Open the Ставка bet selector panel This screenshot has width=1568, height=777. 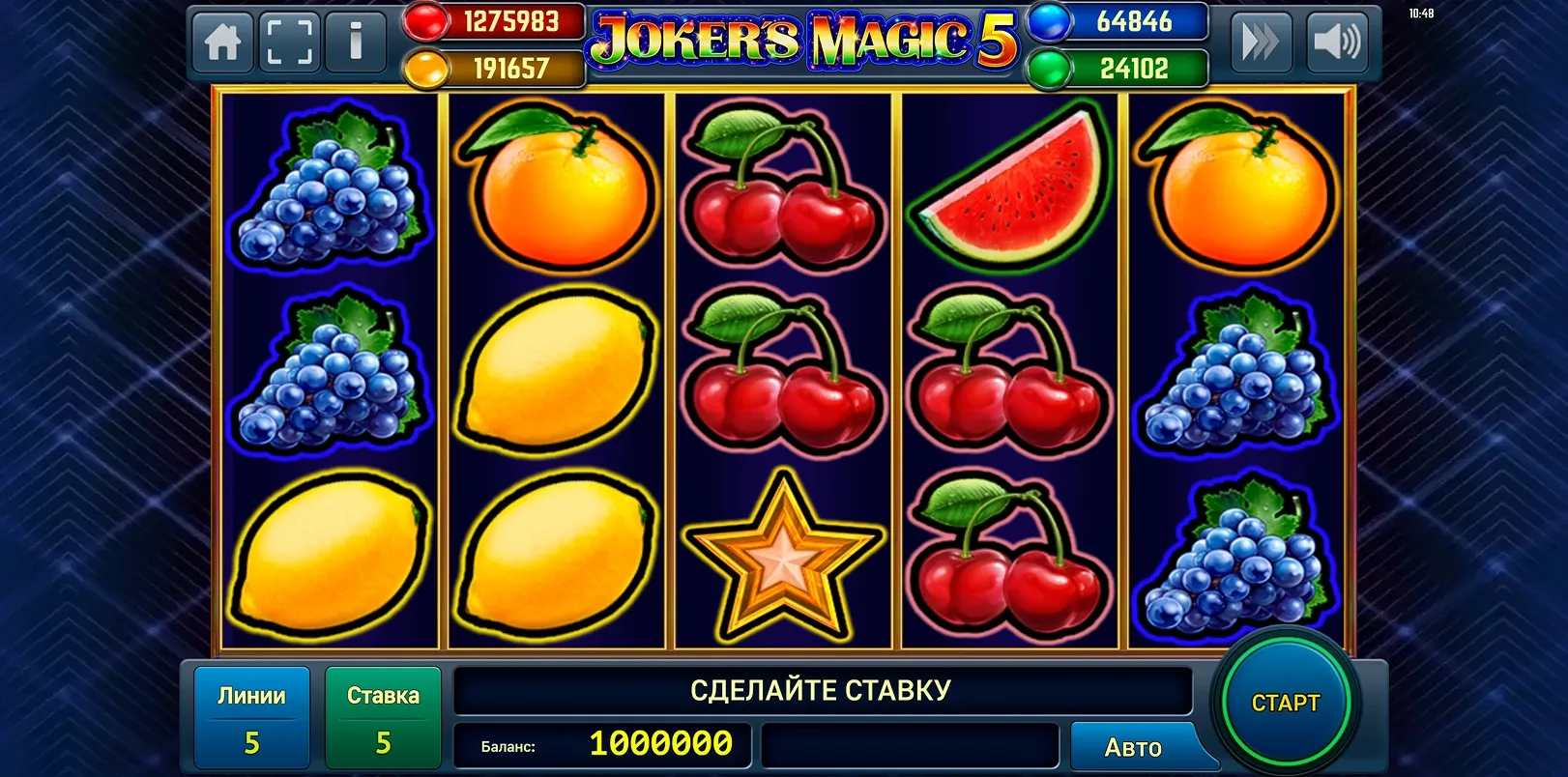[x=383, y=718]
